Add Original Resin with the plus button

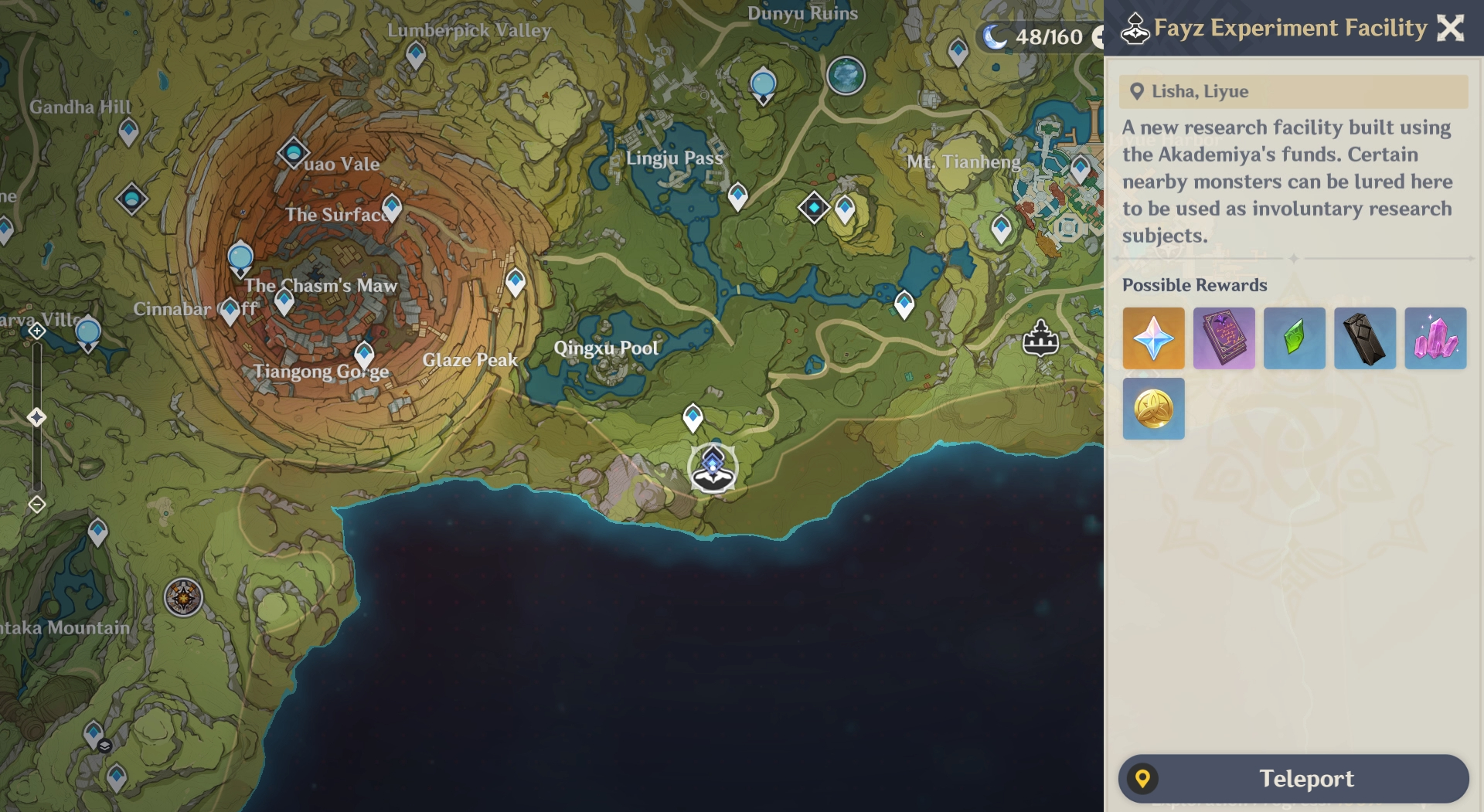click(1098, 36)
